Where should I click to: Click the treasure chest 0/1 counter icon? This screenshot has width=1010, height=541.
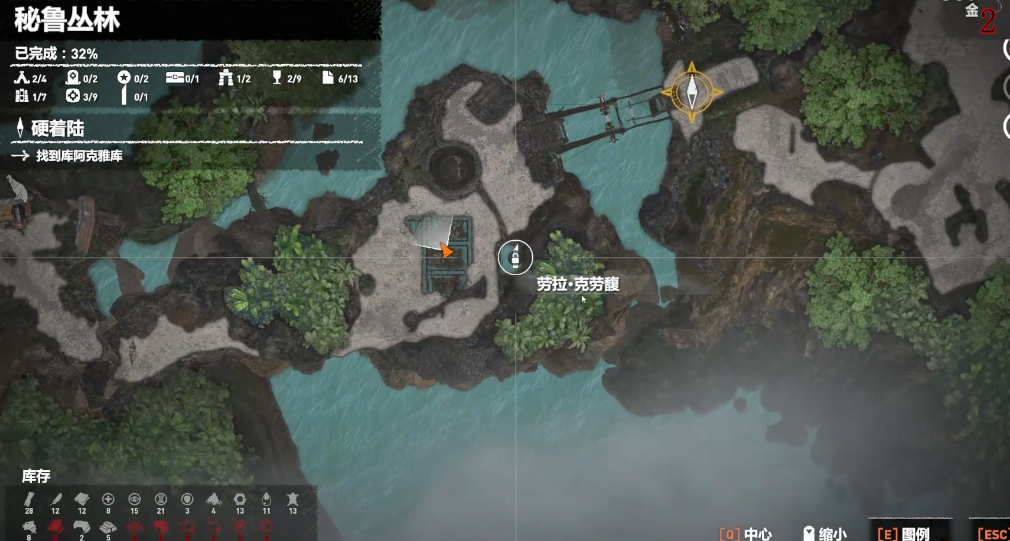coord(174,78)
